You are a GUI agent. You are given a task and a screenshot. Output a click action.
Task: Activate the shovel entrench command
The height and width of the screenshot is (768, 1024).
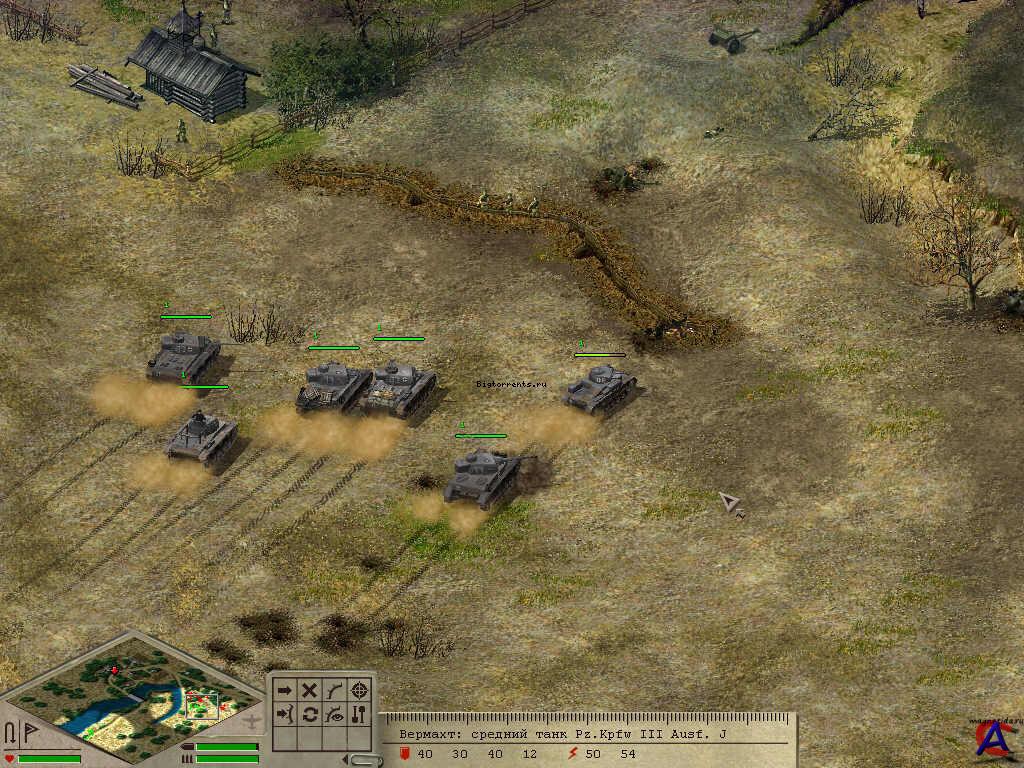tap(360, 714)
